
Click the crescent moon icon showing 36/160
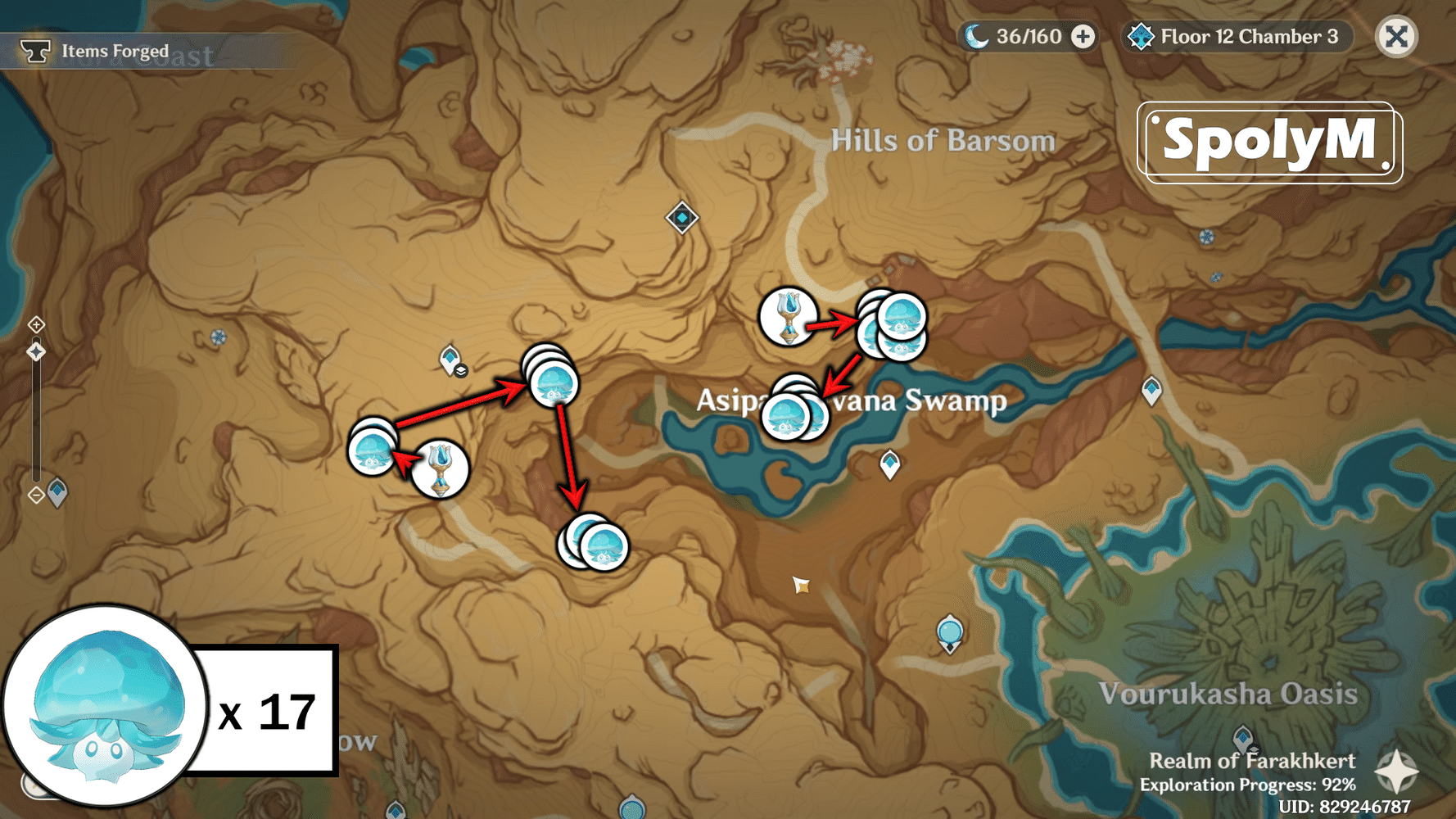(976, 36)
